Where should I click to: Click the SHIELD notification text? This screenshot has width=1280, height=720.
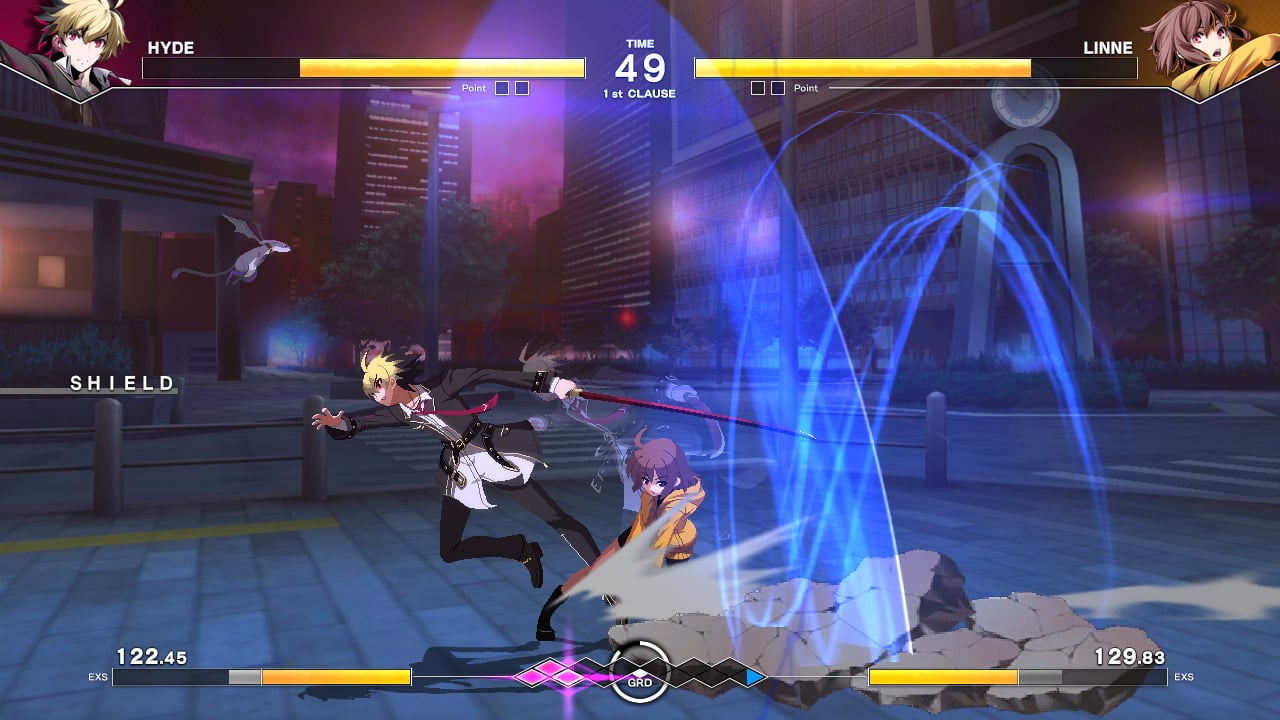[121, 383]
